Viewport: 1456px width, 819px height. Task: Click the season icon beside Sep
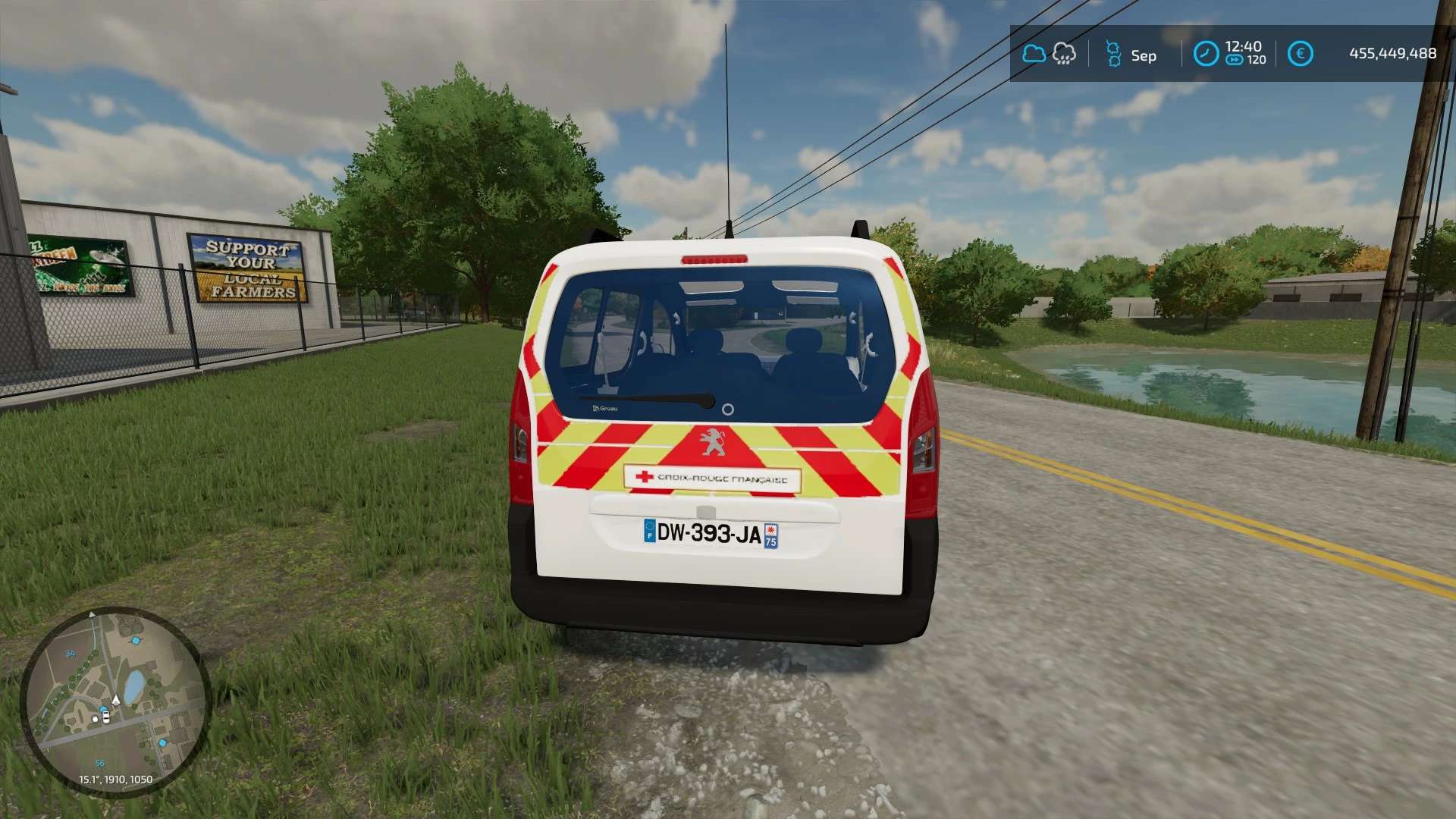coord(1112,54)
